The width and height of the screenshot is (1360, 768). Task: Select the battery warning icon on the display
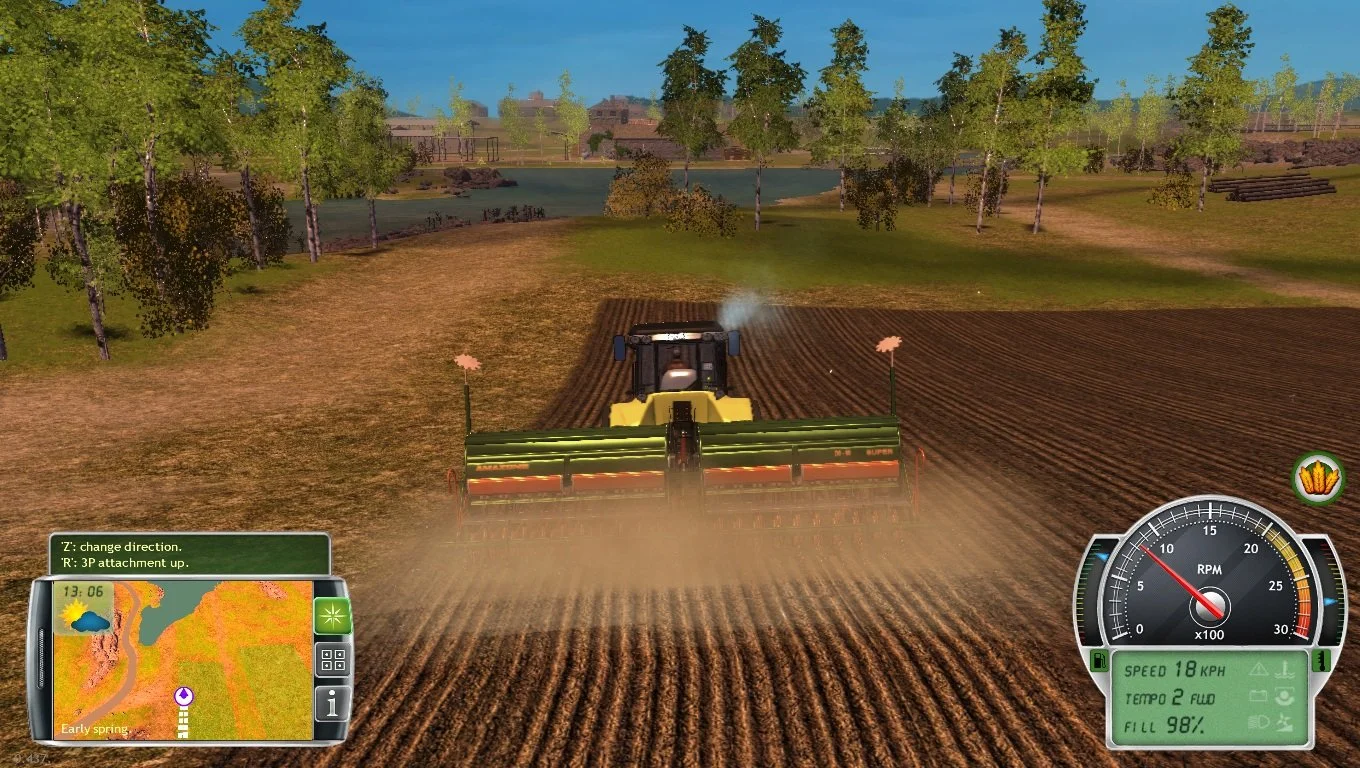(1260, 695)
